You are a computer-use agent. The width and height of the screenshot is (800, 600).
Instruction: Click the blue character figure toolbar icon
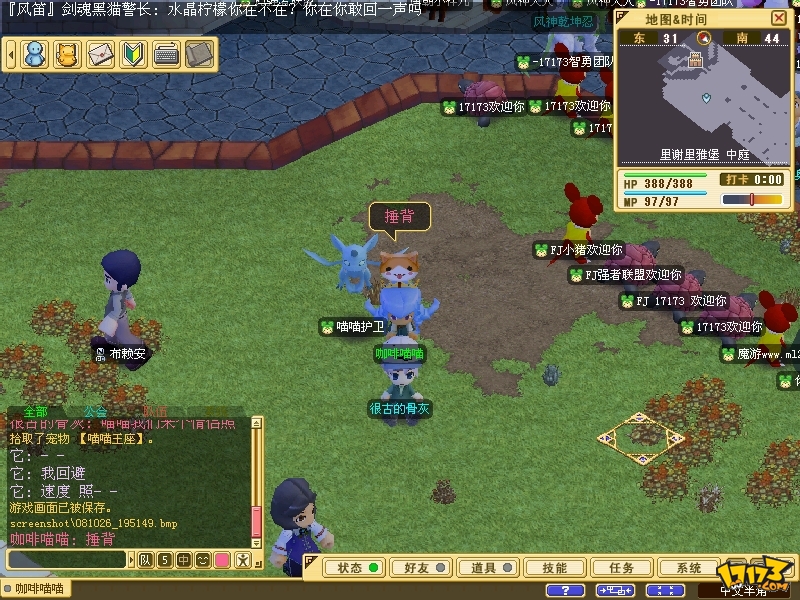coord(35,54)
